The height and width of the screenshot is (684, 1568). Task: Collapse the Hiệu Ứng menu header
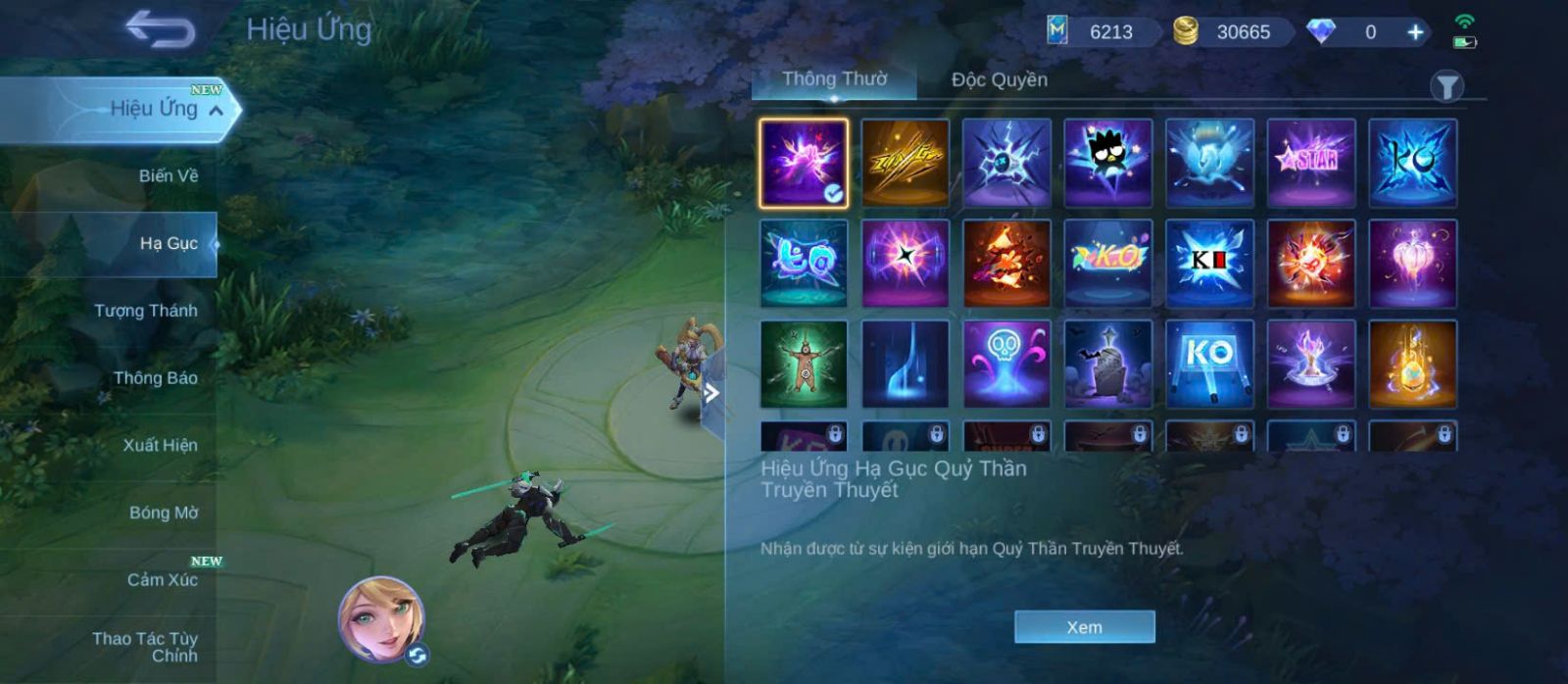coord(216,110)
